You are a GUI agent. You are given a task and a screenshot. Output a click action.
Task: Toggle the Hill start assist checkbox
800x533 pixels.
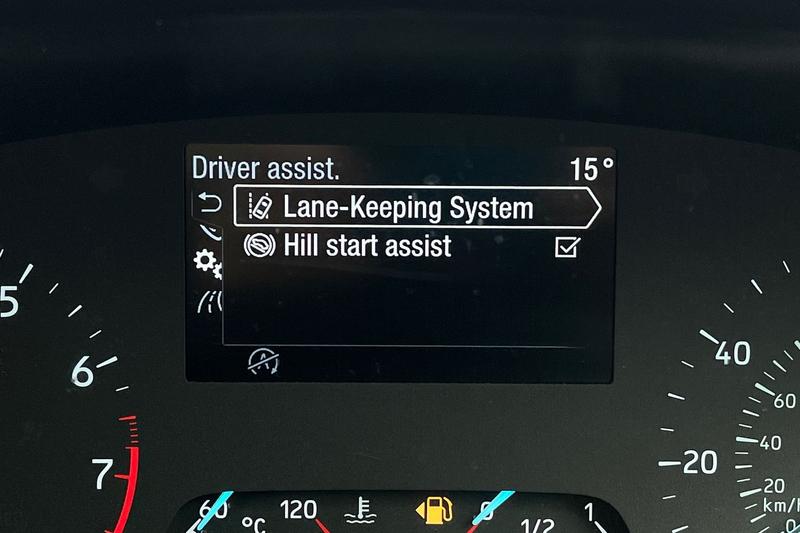(x=567, y=247)
